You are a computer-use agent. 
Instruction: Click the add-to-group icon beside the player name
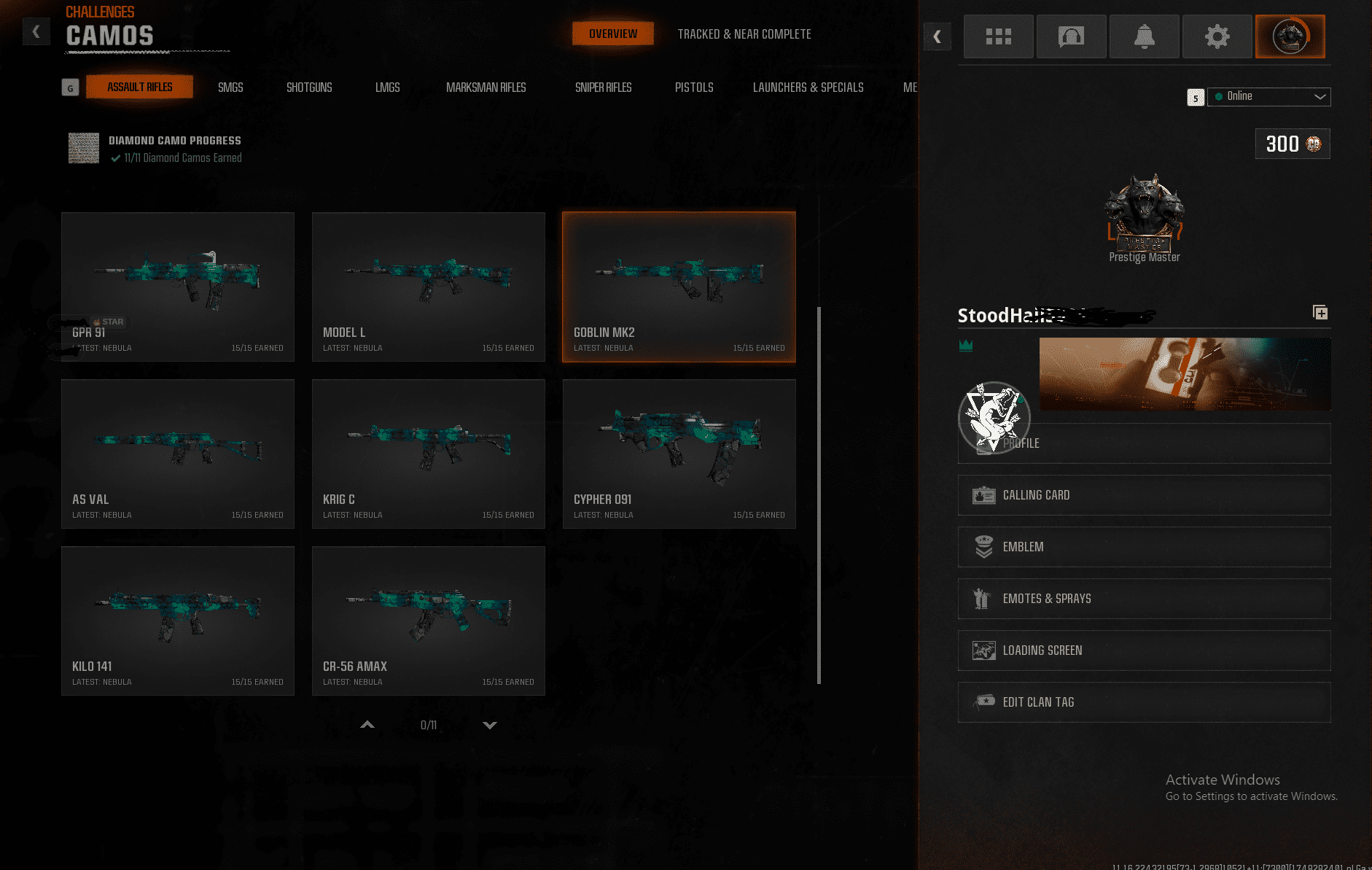pyautogui.click(x=1321, y=312)
